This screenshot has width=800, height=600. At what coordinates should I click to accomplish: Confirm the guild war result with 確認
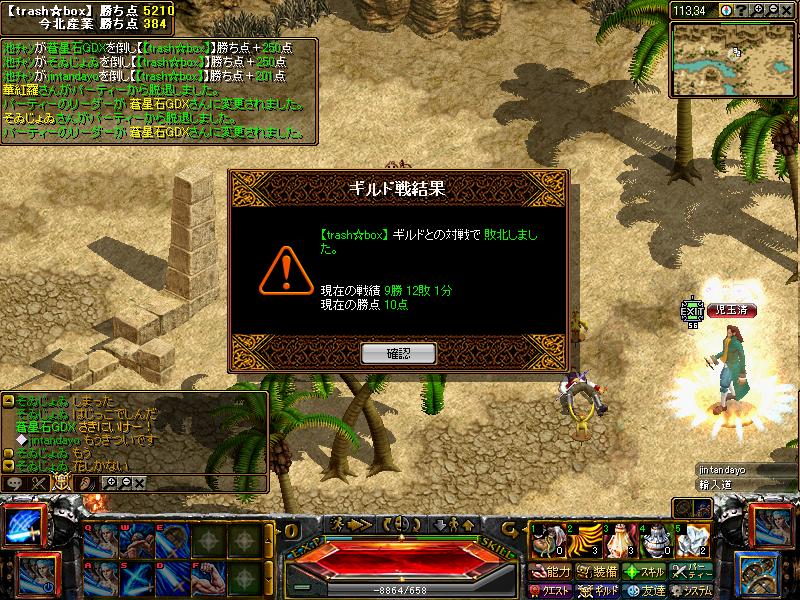(398, 353)
